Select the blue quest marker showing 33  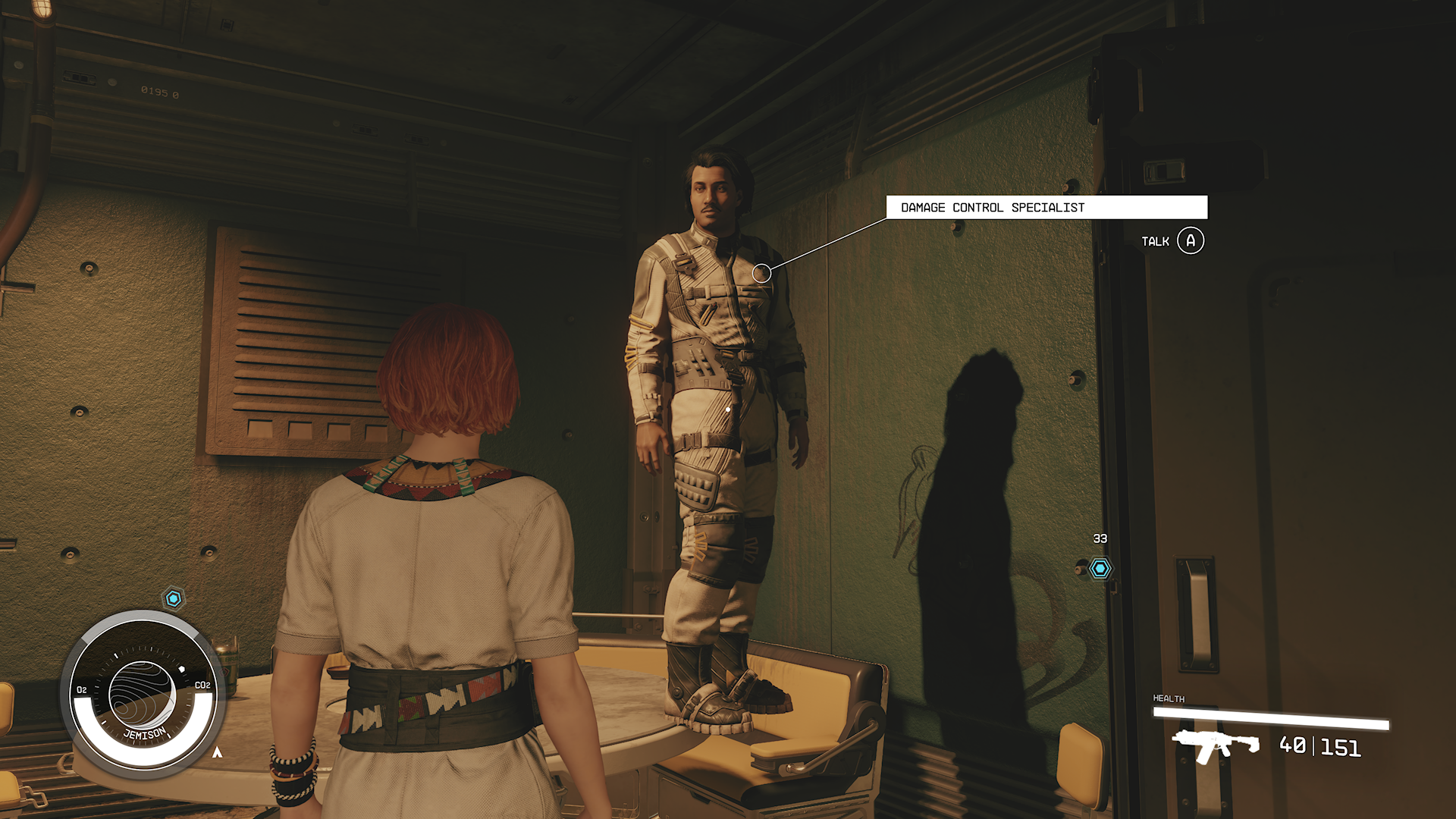coord(1100,568)
